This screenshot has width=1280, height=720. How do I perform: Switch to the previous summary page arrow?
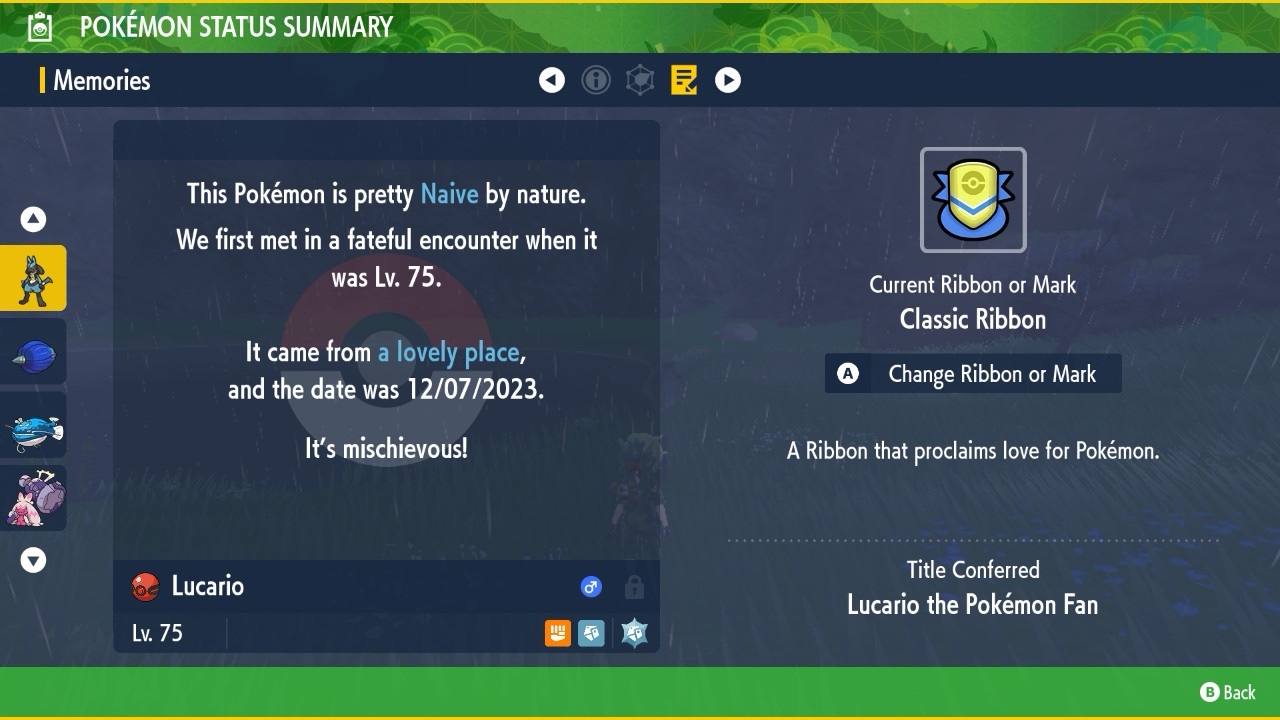552,80
